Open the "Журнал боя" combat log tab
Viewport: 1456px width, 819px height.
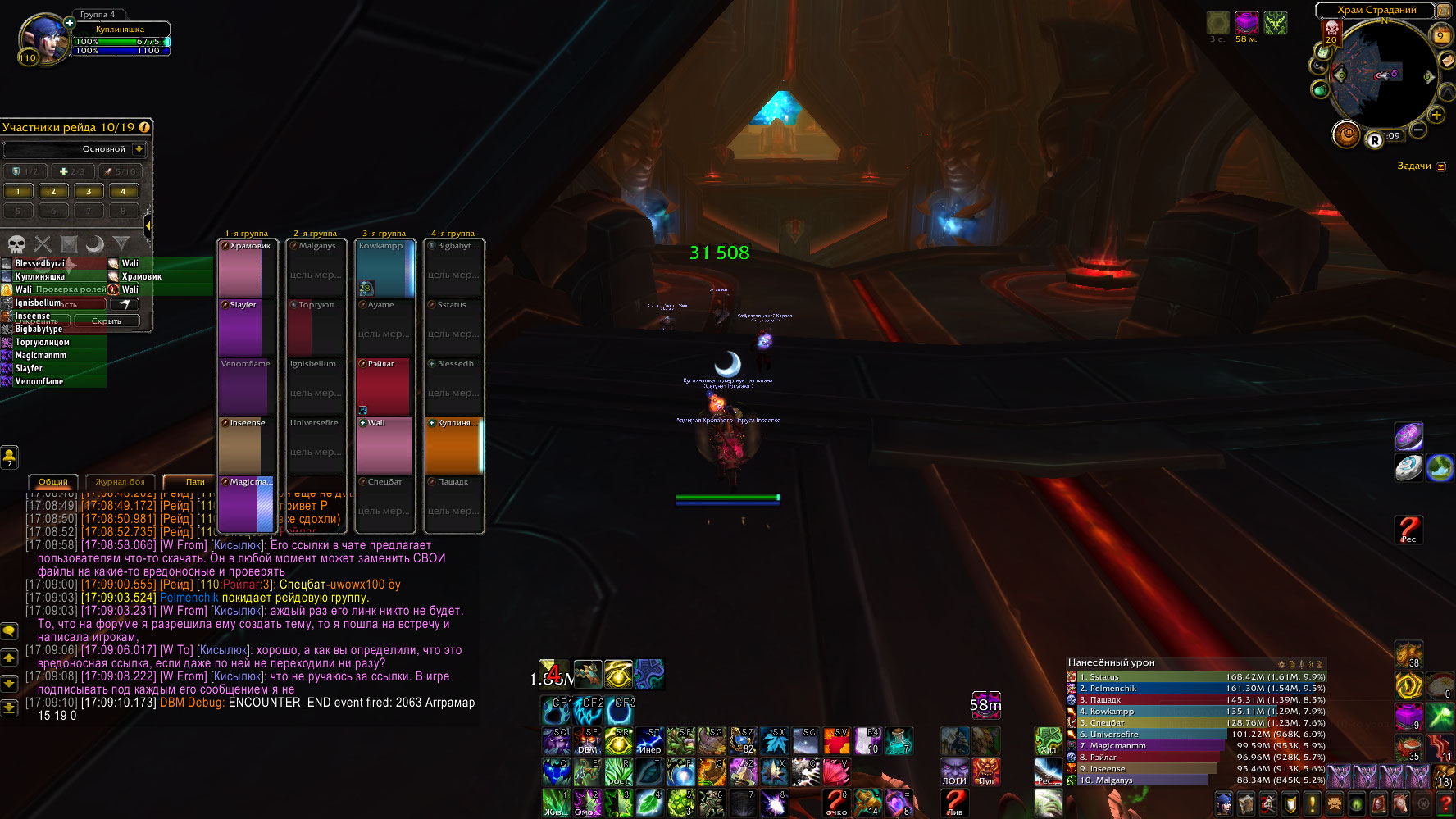(x=120, y=482)
